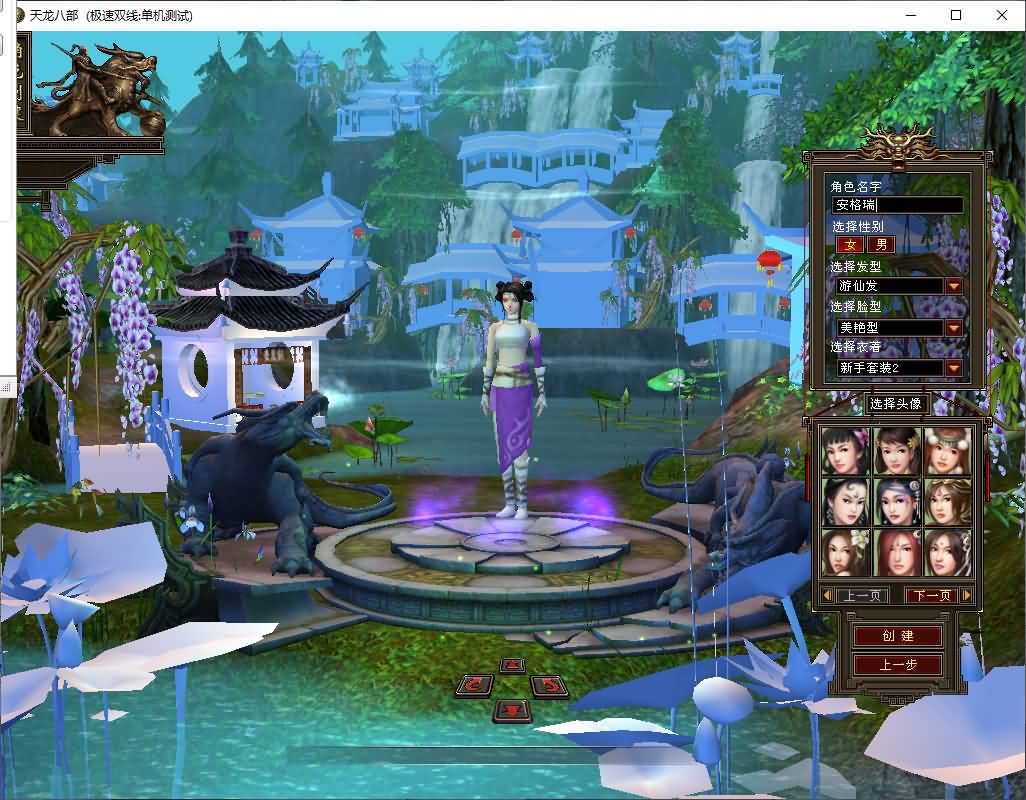Rotate character with the right curved-arrow button

[549, 686]
